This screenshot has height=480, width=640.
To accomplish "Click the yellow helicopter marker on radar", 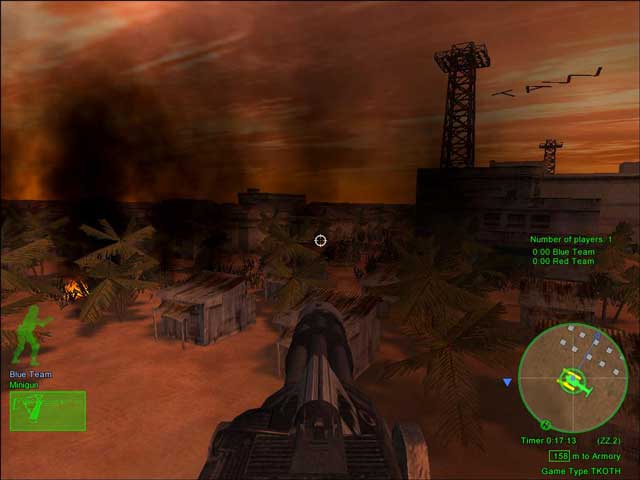I will (573, 380).
